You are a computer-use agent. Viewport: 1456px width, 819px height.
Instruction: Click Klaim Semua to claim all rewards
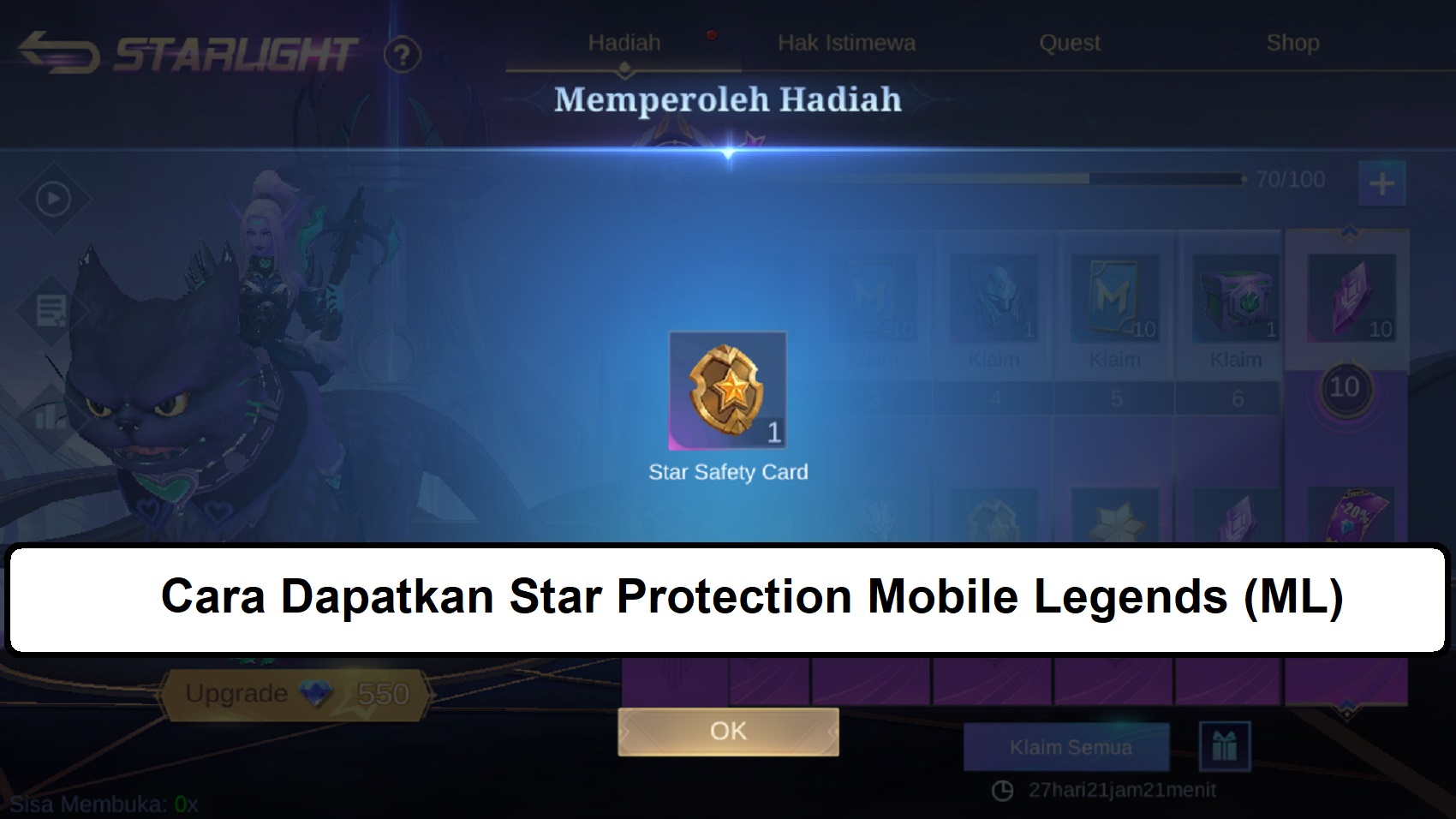1066,746
